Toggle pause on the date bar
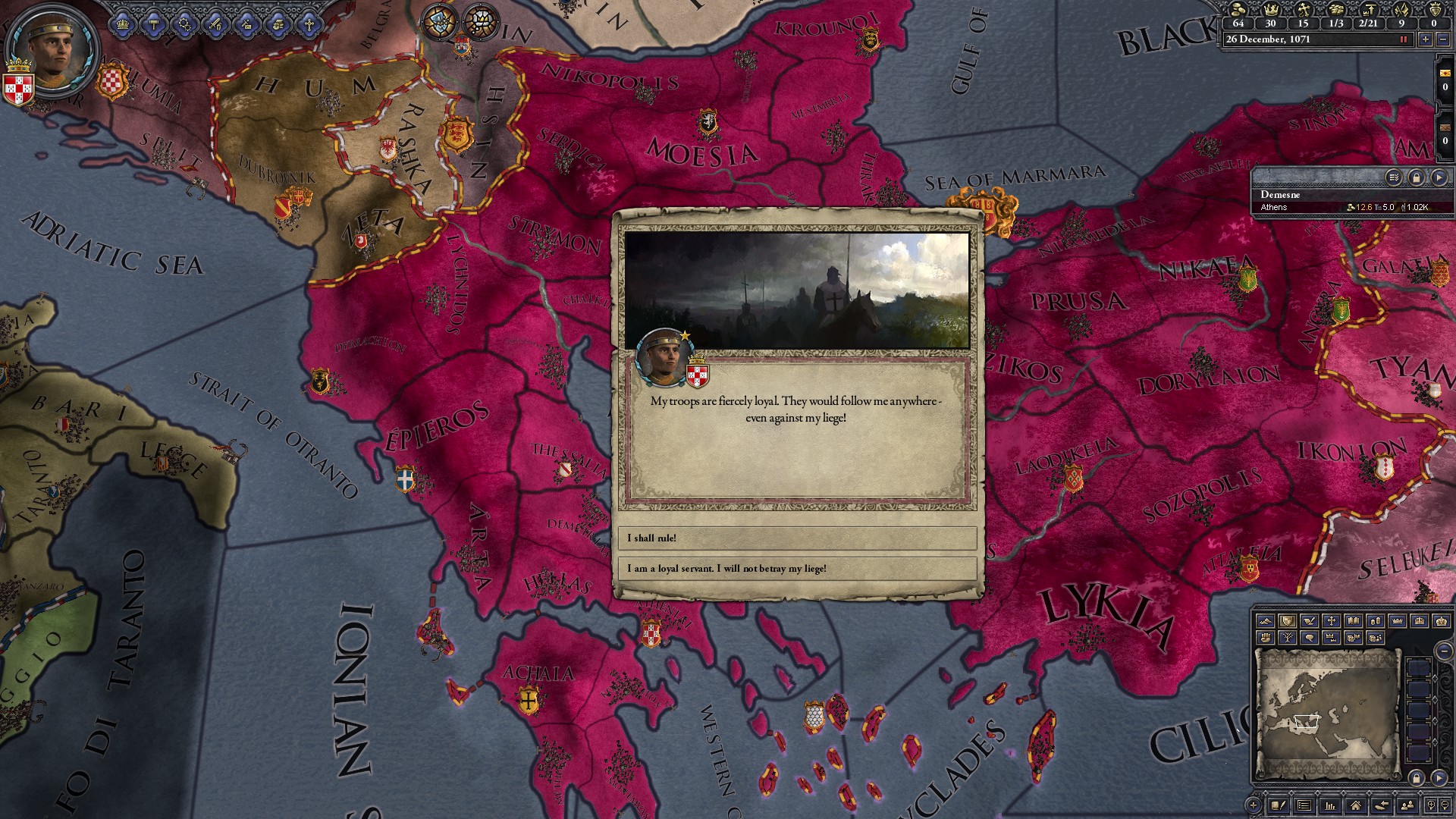The image size is (1456, 819). click(1403, 39)
